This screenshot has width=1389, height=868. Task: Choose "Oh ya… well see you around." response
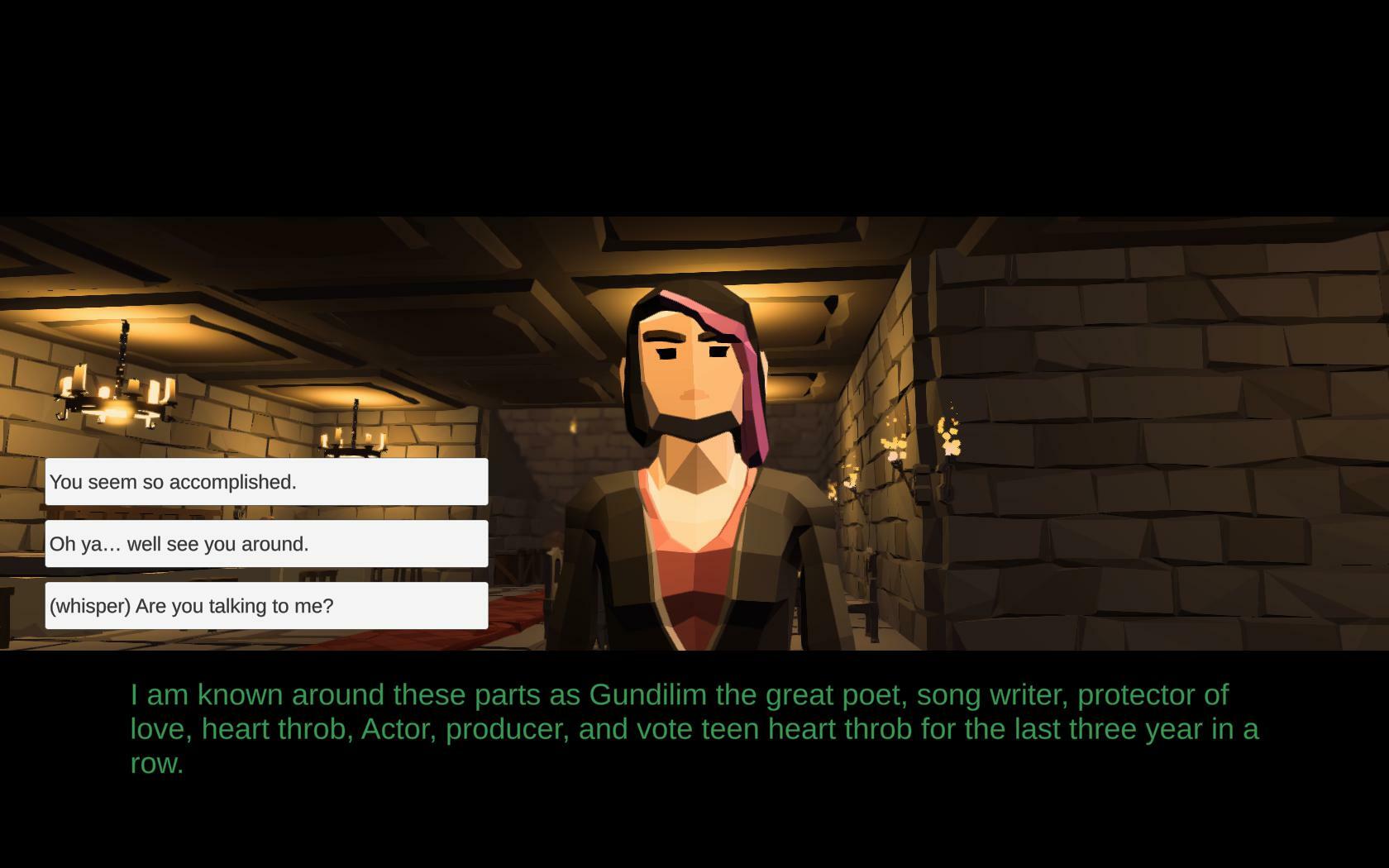pyautogui.click(x=266, y=543)
